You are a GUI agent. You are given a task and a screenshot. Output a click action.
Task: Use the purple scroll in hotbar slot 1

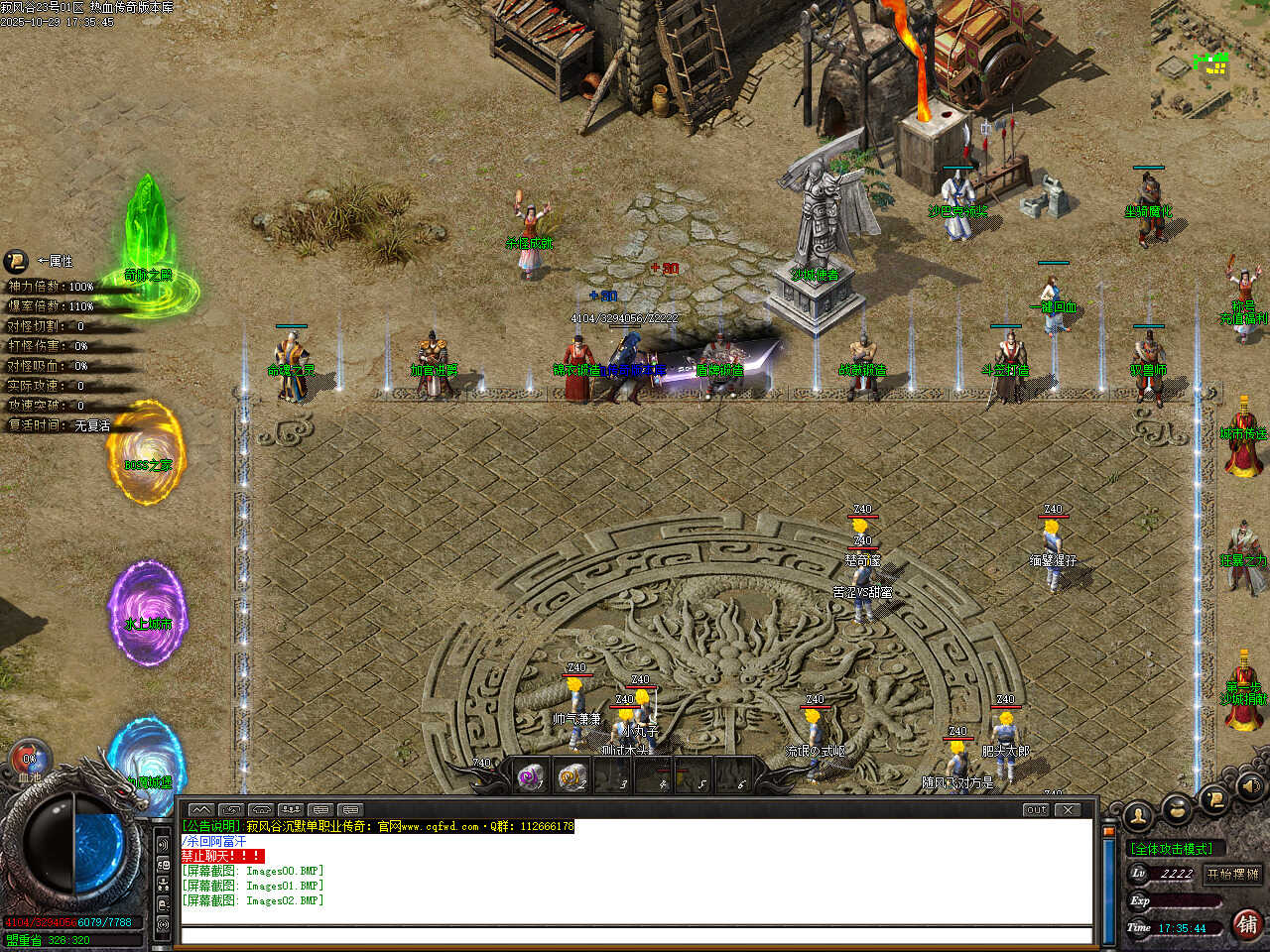(532, 777)
